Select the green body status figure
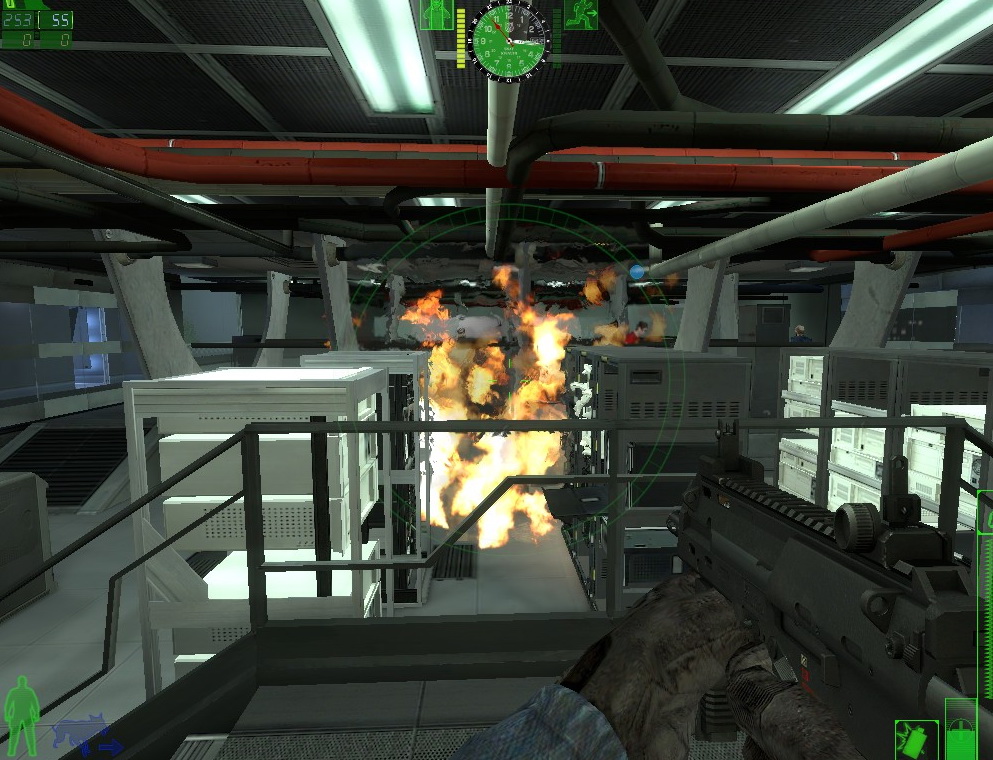This screenshot has height=760, width=993. tap(20, 714)
